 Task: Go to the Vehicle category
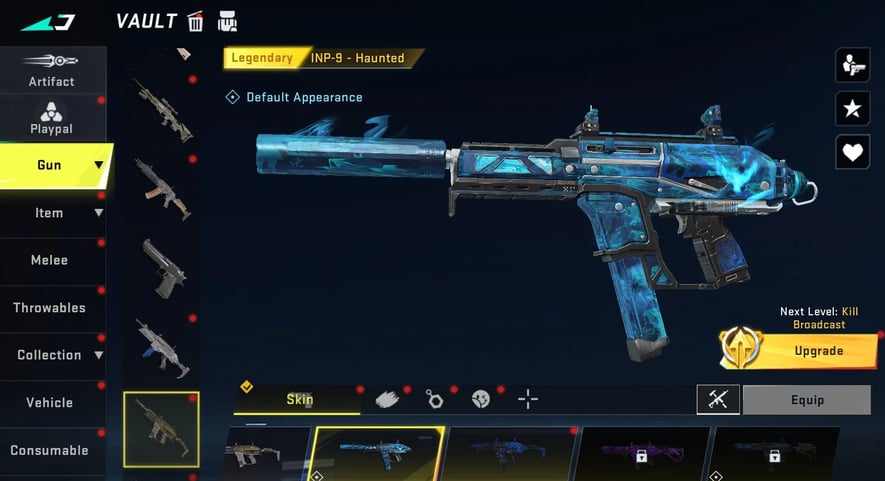(x=50, y=402)
